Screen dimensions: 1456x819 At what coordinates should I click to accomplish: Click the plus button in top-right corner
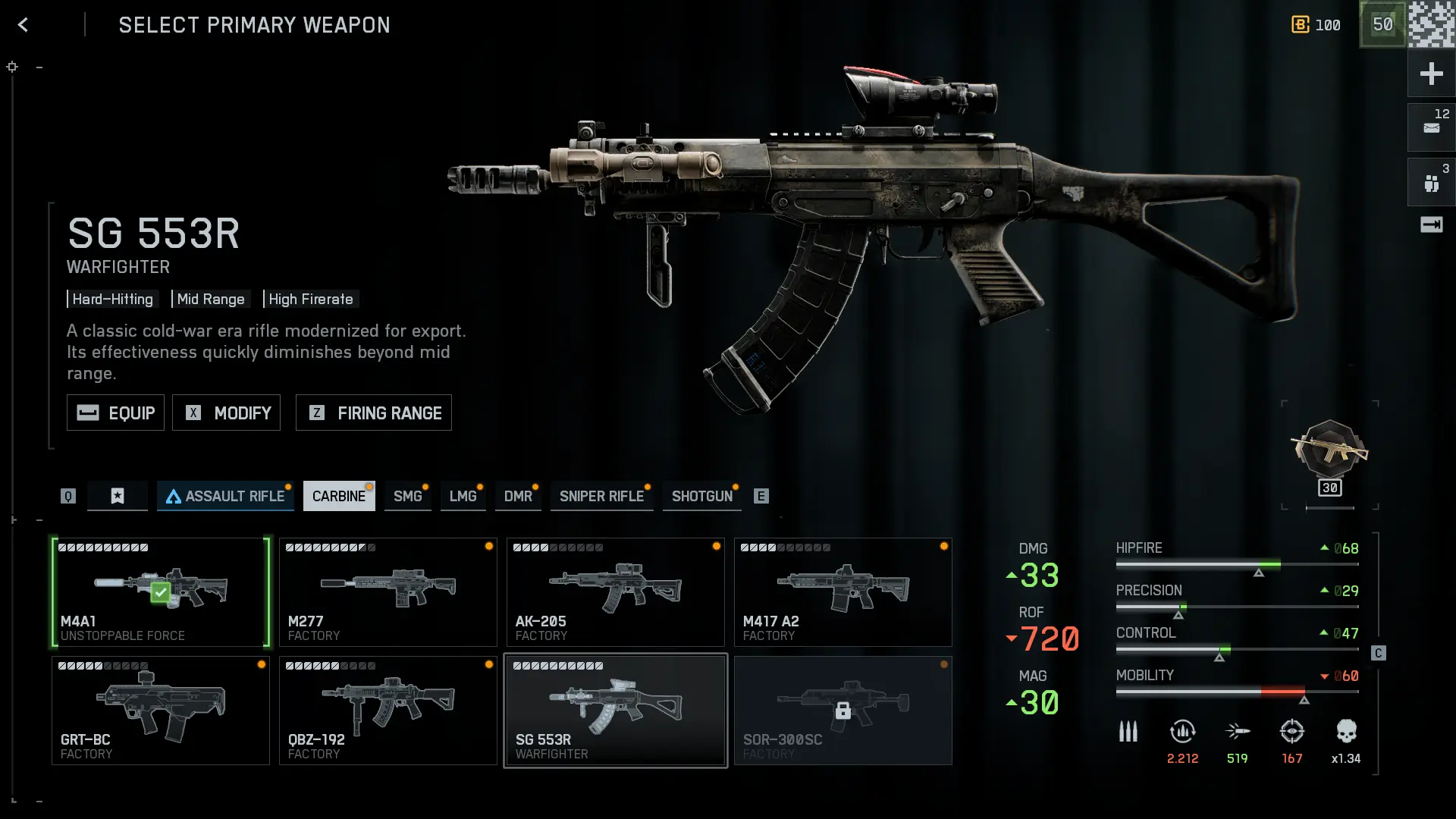[1431, 74]
